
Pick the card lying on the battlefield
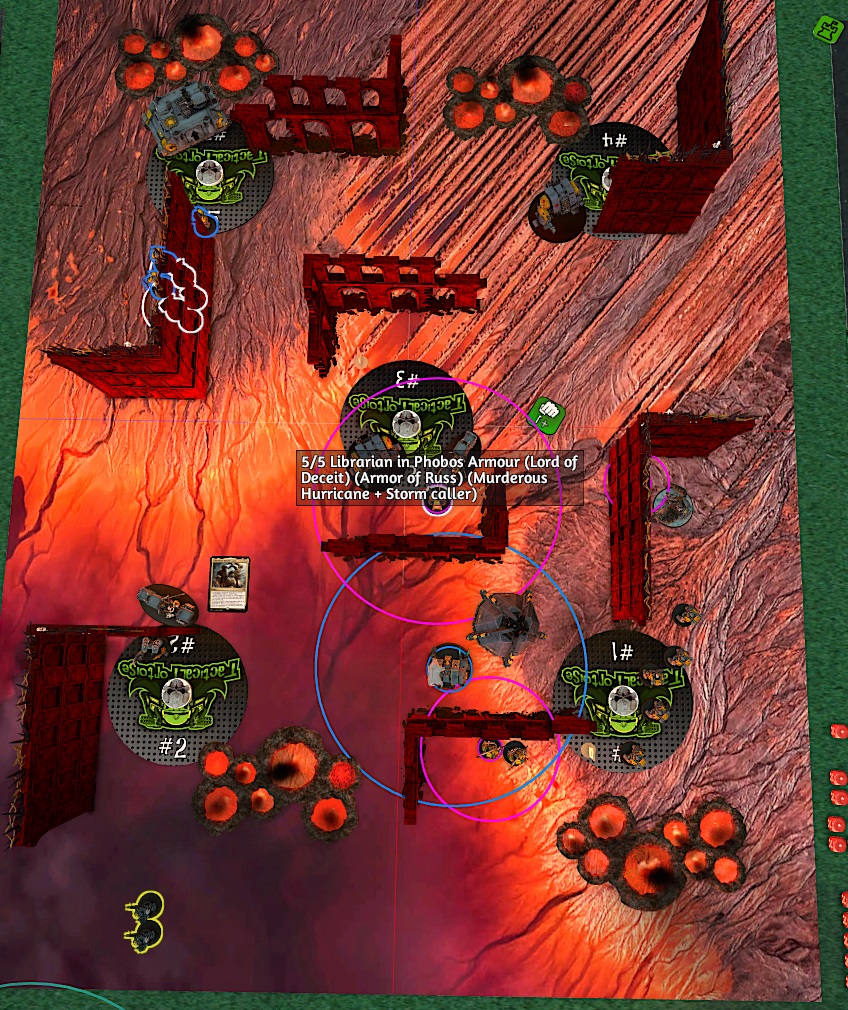228,585
